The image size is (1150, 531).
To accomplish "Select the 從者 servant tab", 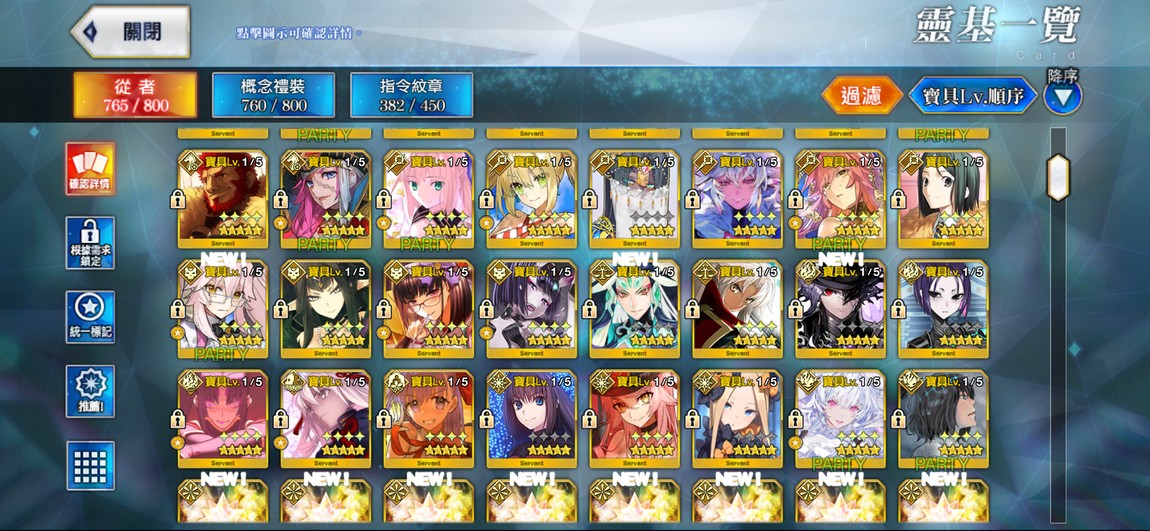I will (135, 95).
